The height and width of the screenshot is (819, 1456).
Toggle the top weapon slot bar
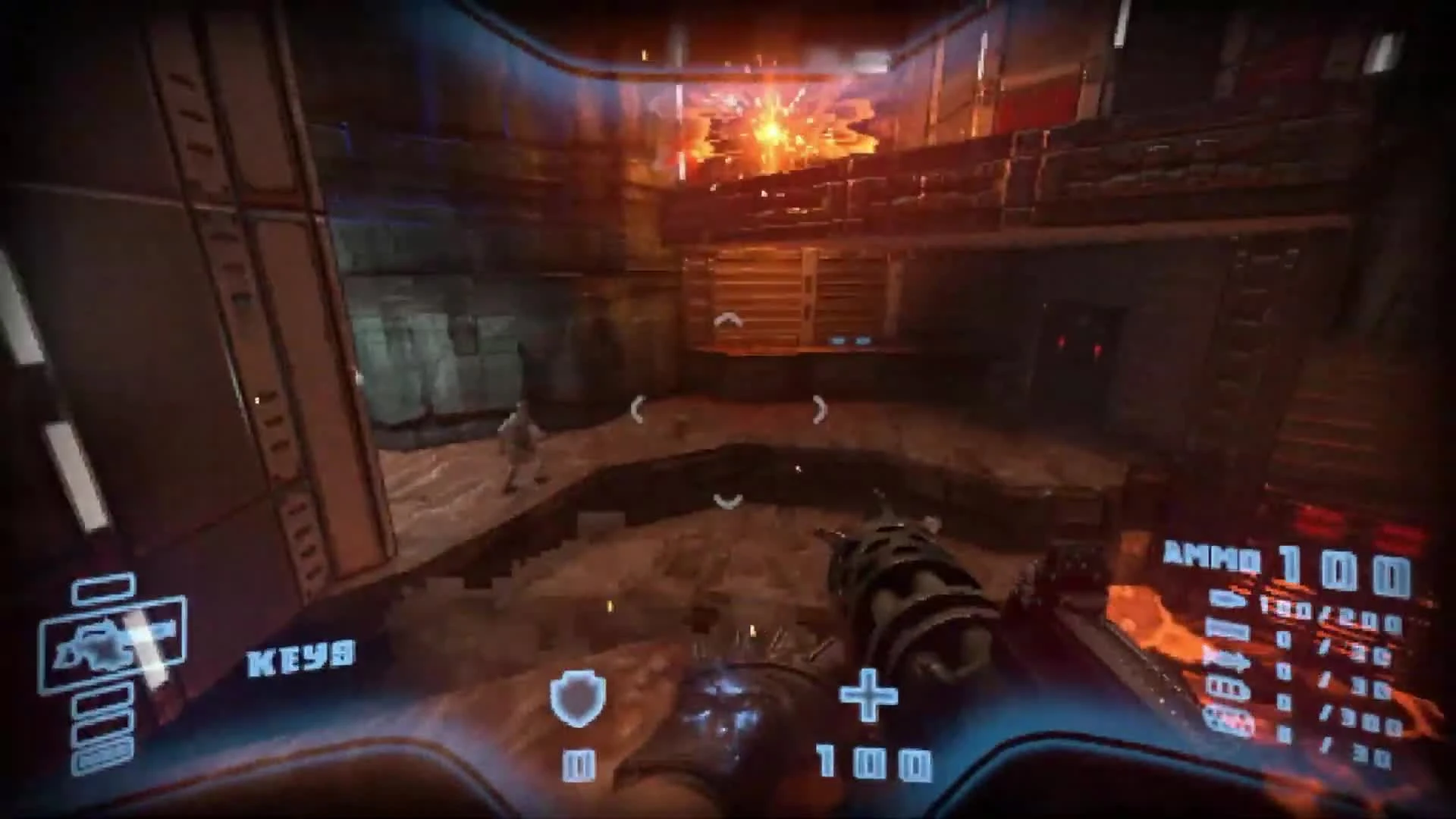click(102, 590)
